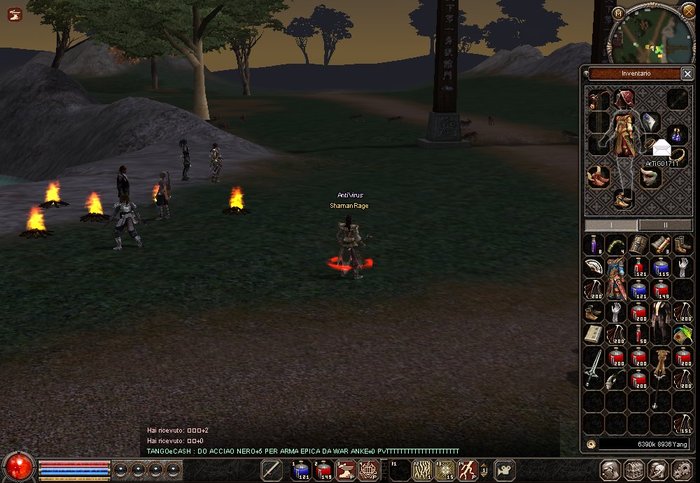Use the blue potion on the quickbar

pos(300,469)
